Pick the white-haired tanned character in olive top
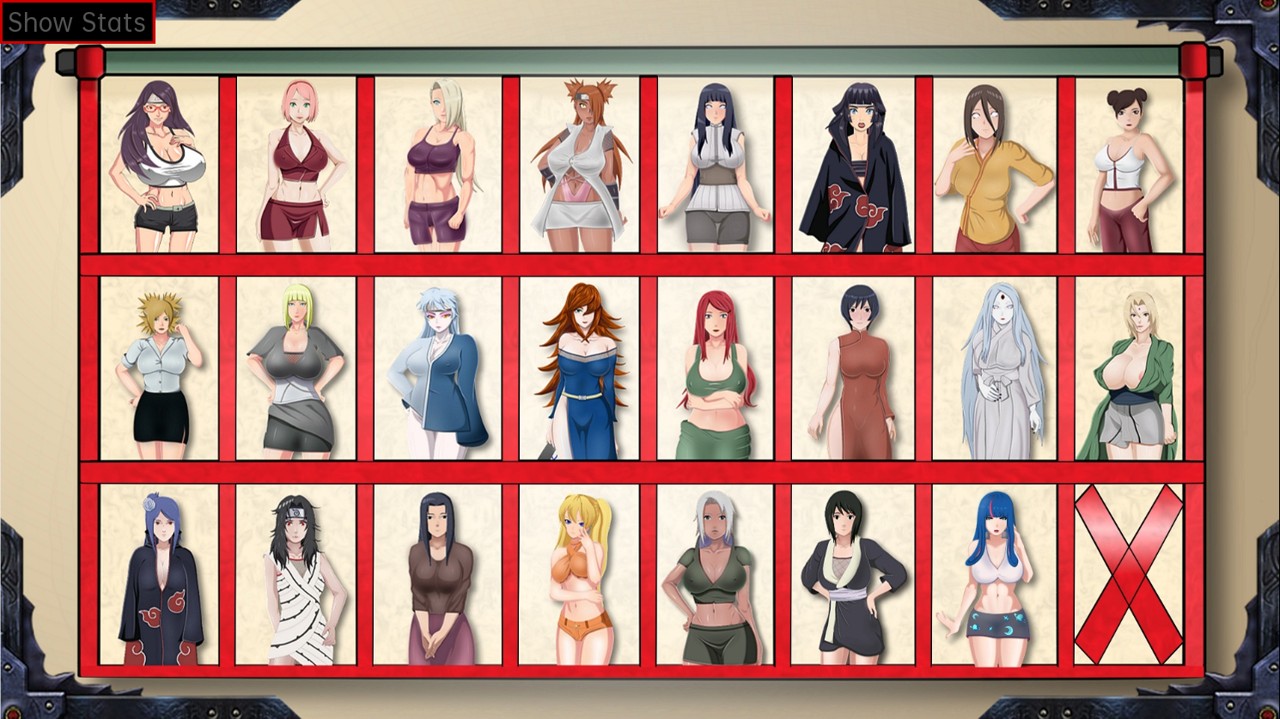The image size is (1280, 719). (x=714, y=575)
